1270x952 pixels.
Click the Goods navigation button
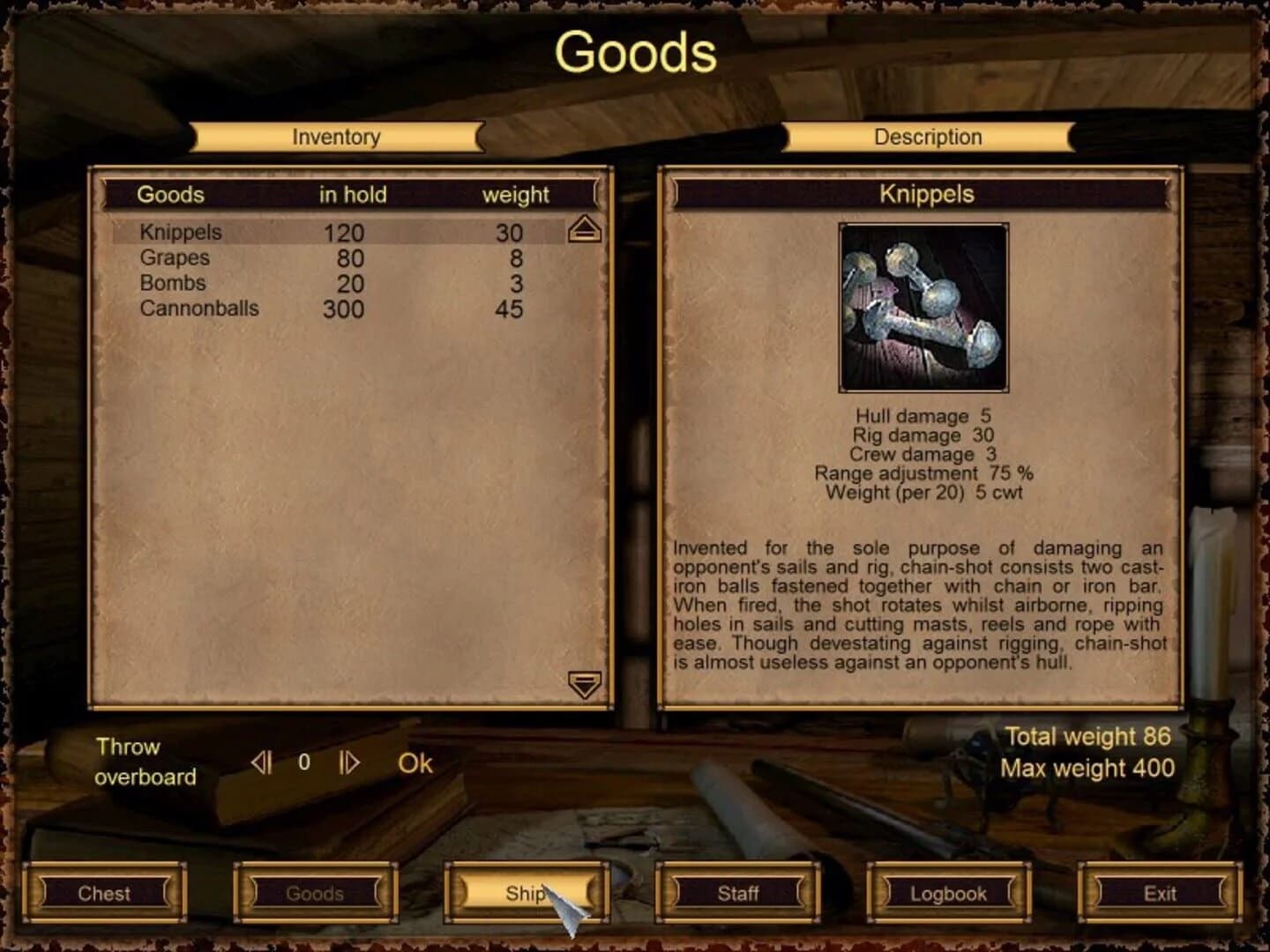pyautogui.click(x=316, y=893)
